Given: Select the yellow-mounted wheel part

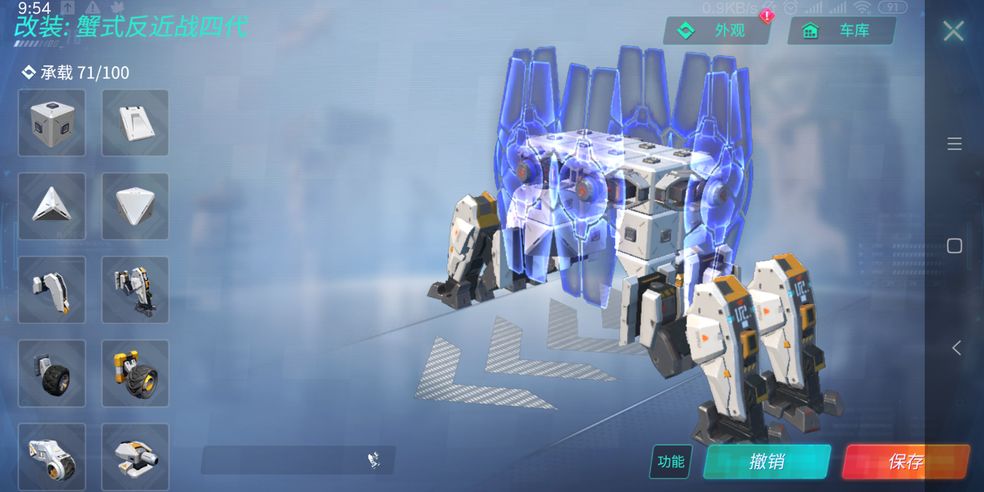Looking at the screenshot, I should point(135,372).
